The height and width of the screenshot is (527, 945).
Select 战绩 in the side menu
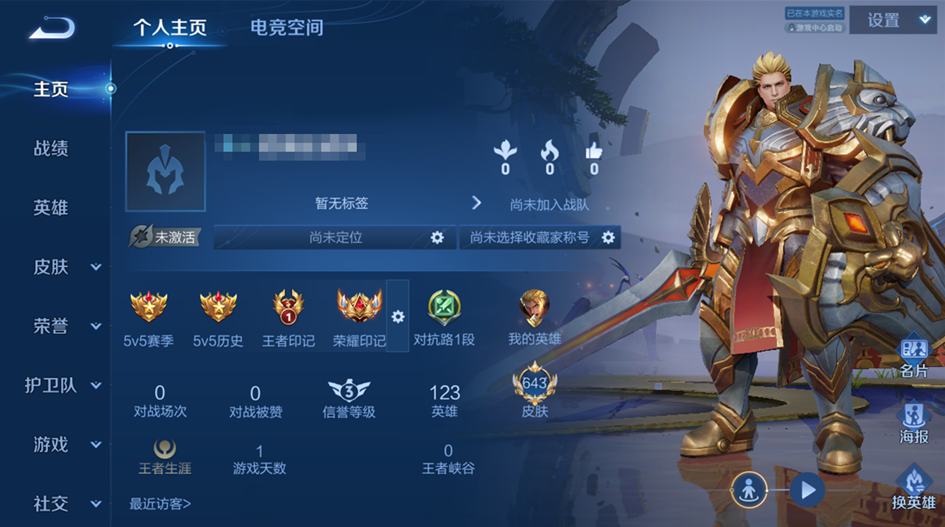[51, 148]
